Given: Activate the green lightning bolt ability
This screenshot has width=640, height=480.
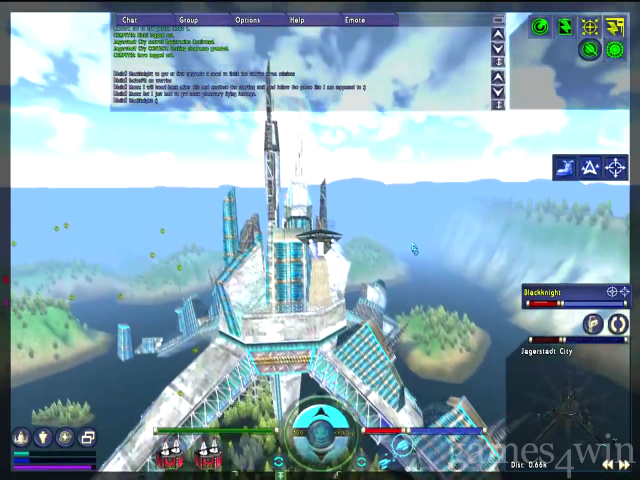Looking at the screenshot, I should tap(565, 27).
